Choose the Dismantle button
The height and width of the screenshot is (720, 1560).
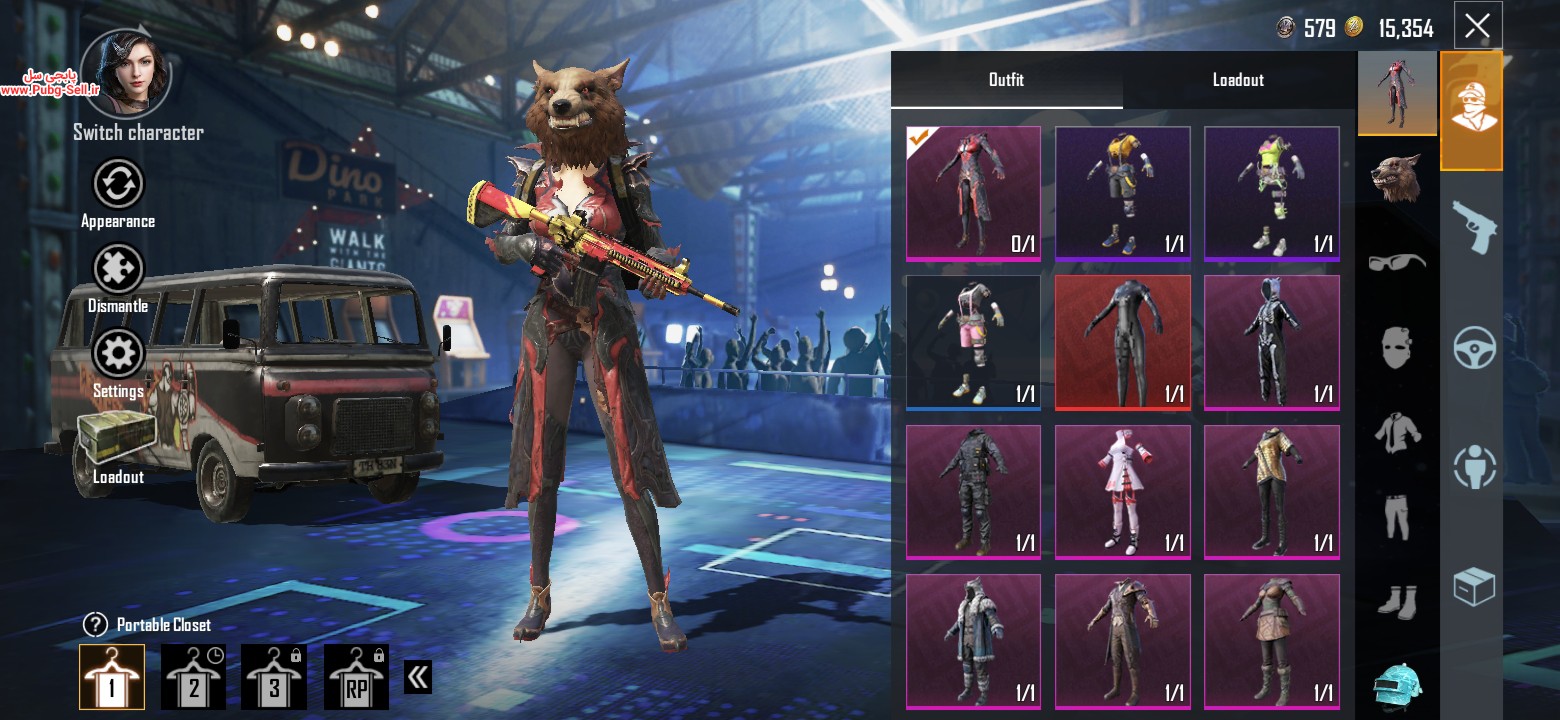click(118, 270)
